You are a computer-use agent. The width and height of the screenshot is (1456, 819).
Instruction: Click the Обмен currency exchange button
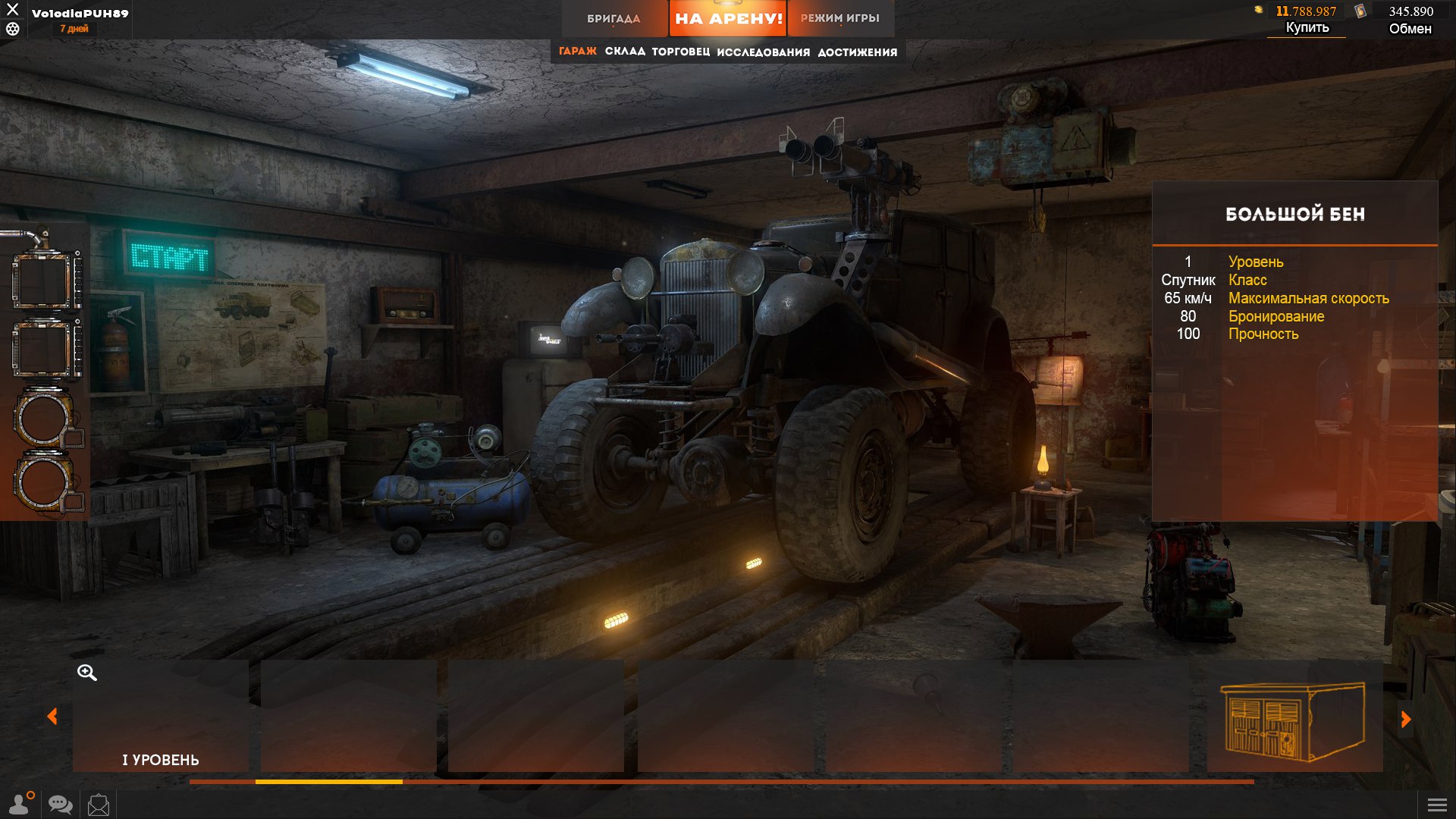click(1410, 29)
